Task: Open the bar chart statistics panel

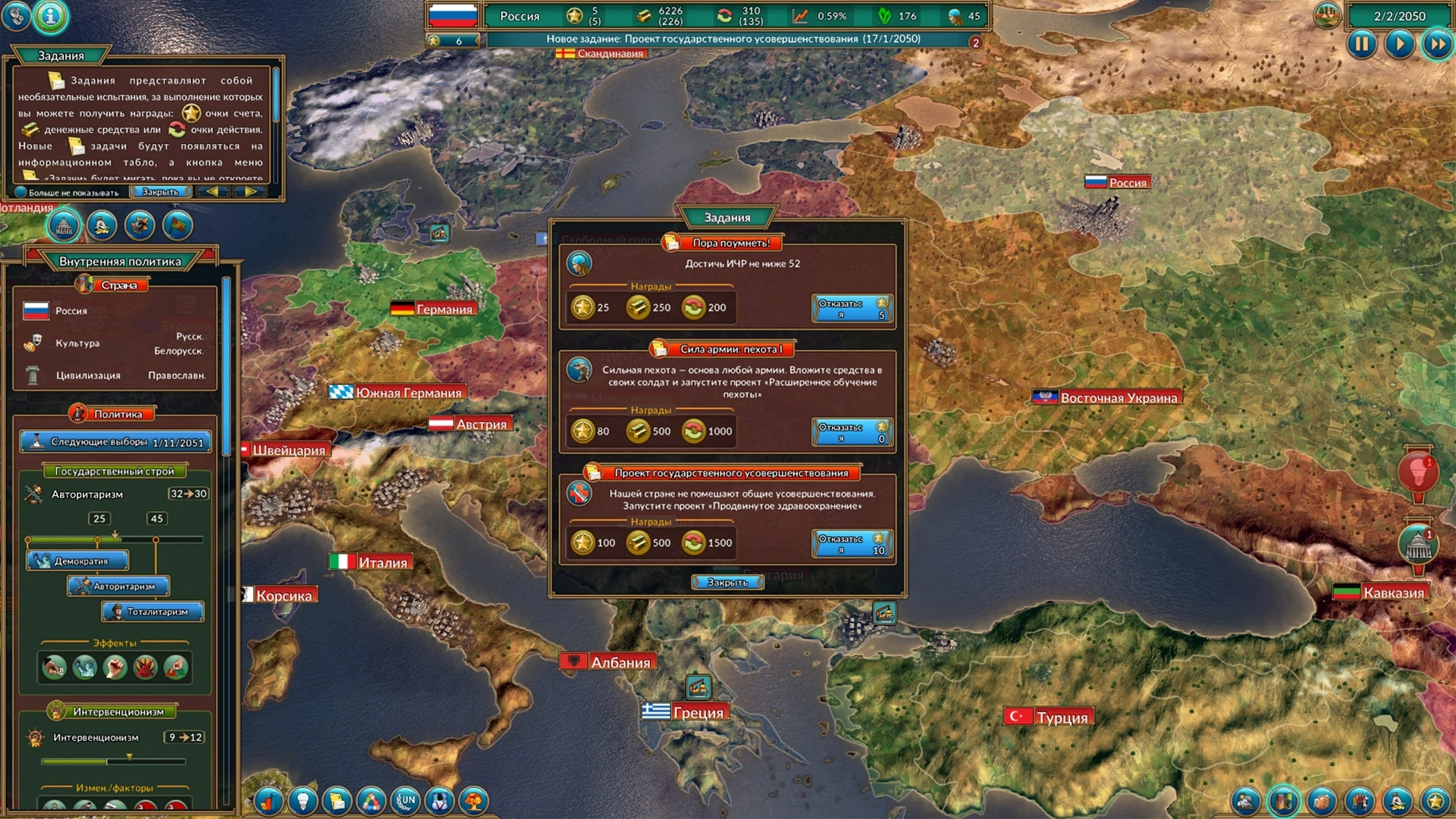Action: tap(268, 801)
